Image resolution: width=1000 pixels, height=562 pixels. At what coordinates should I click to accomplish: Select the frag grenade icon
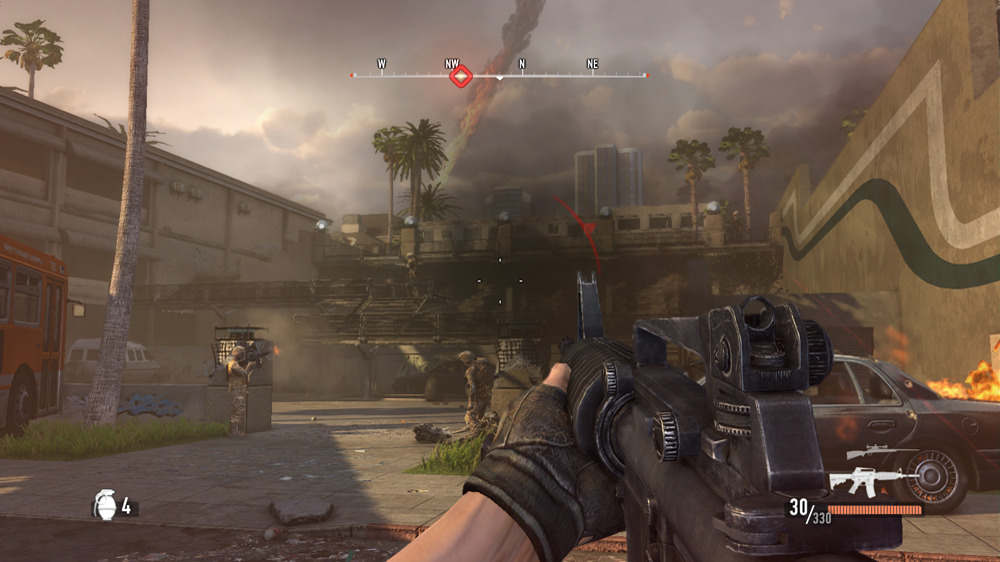pyautogui.click(x=105, y=505)
